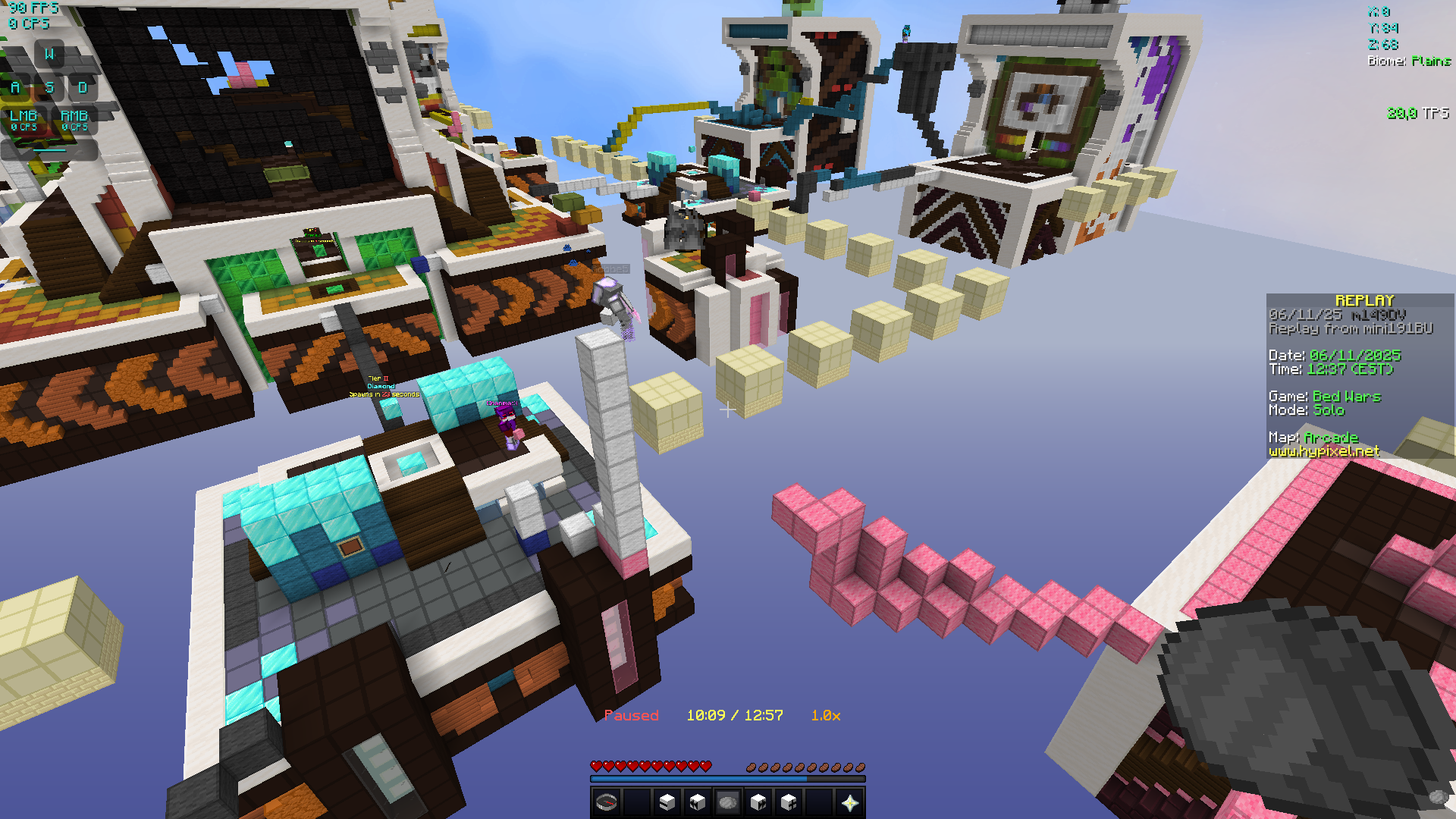Image resolution: width=1456 pixels, height=819 pixels.
Task: Open the www.hypixel.net link
Action: click(x=1323, y=450)
